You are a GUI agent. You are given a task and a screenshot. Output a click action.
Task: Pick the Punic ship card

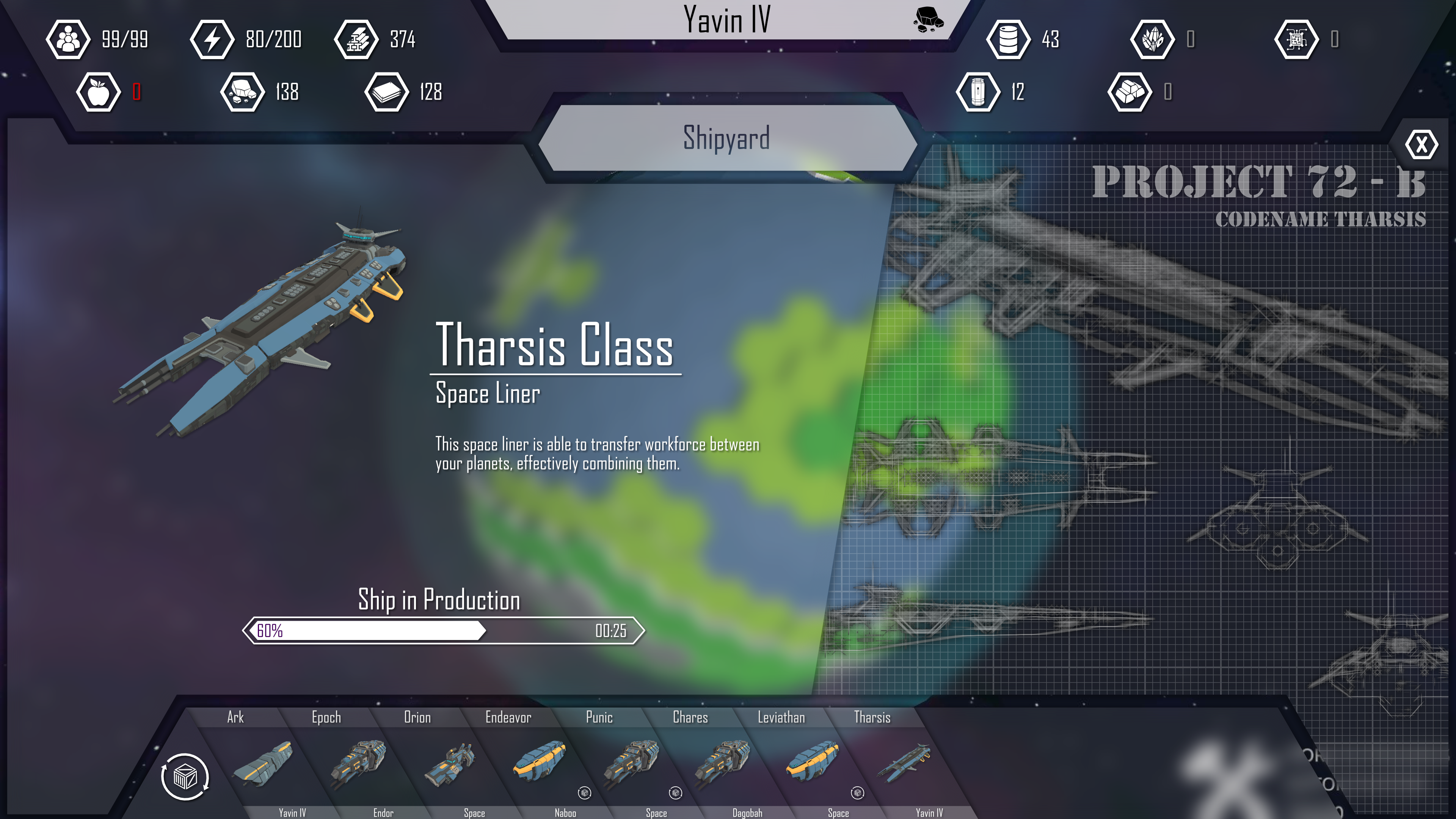(x=630, y=763)
